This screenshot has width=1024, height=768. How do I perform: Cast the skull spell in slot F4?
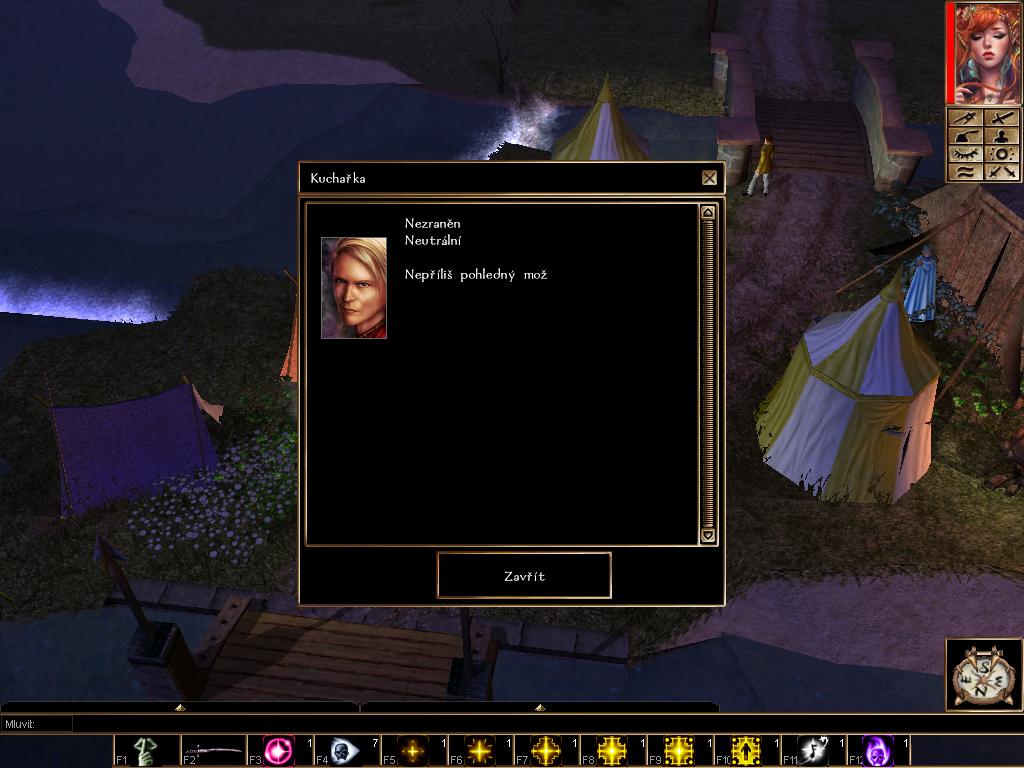[345, 750]
